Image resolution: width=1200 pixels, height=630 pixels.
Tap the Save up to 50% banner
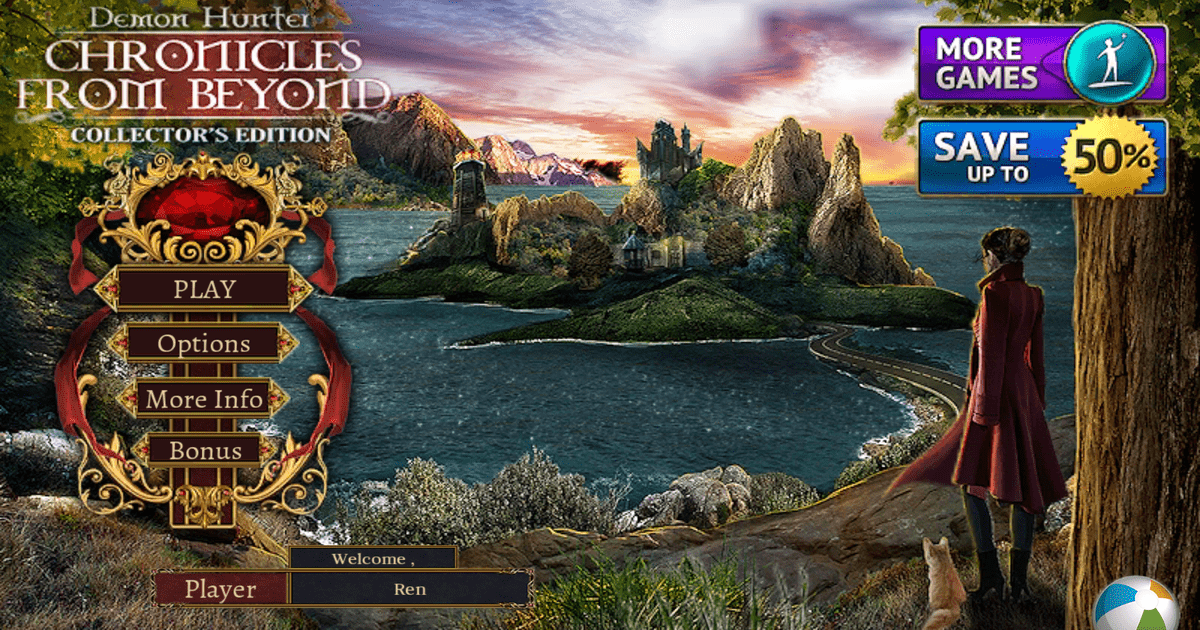pyautogui.click(x=1041, y=158)
